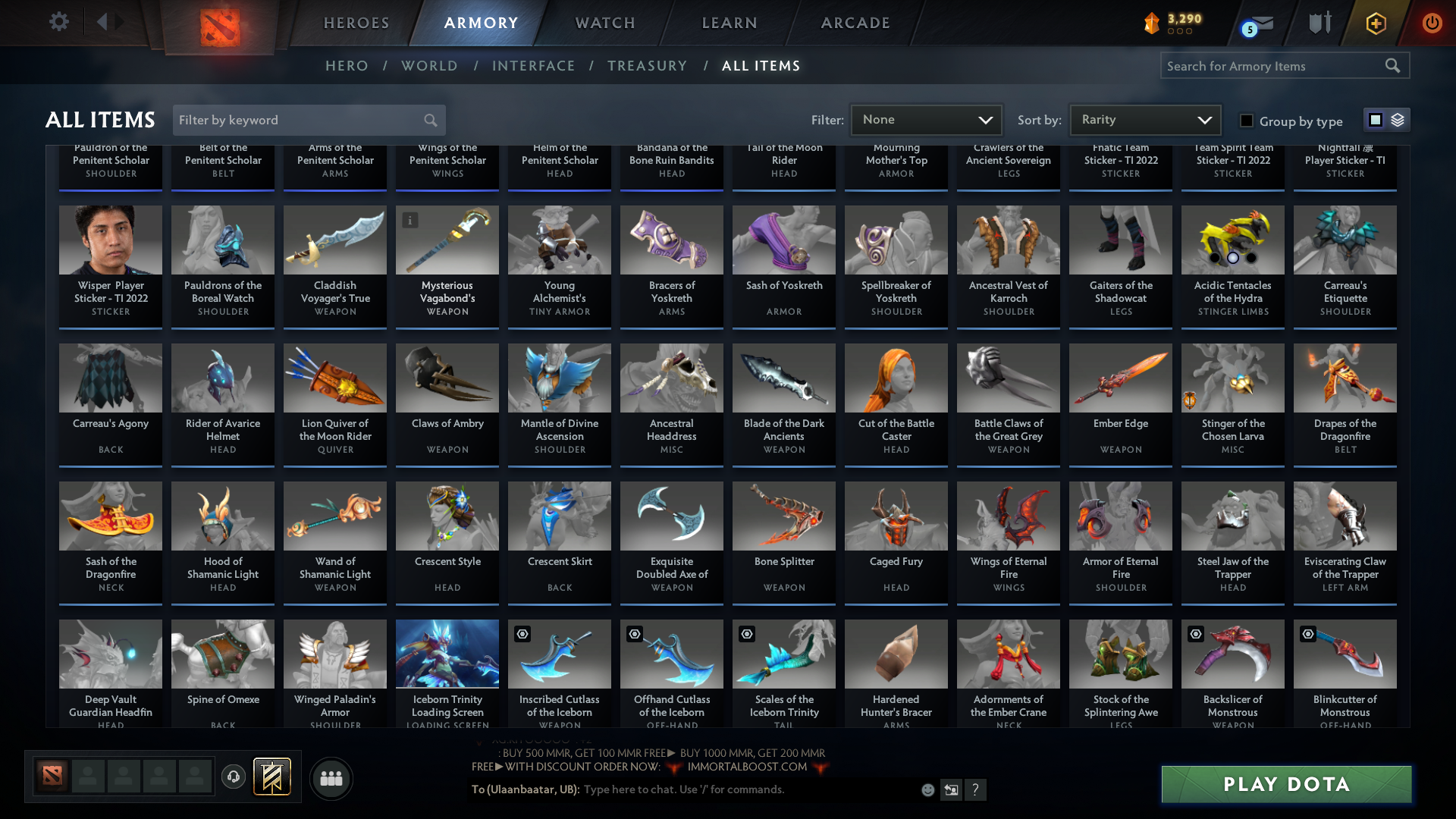Open the settings gear

[59, 21]
